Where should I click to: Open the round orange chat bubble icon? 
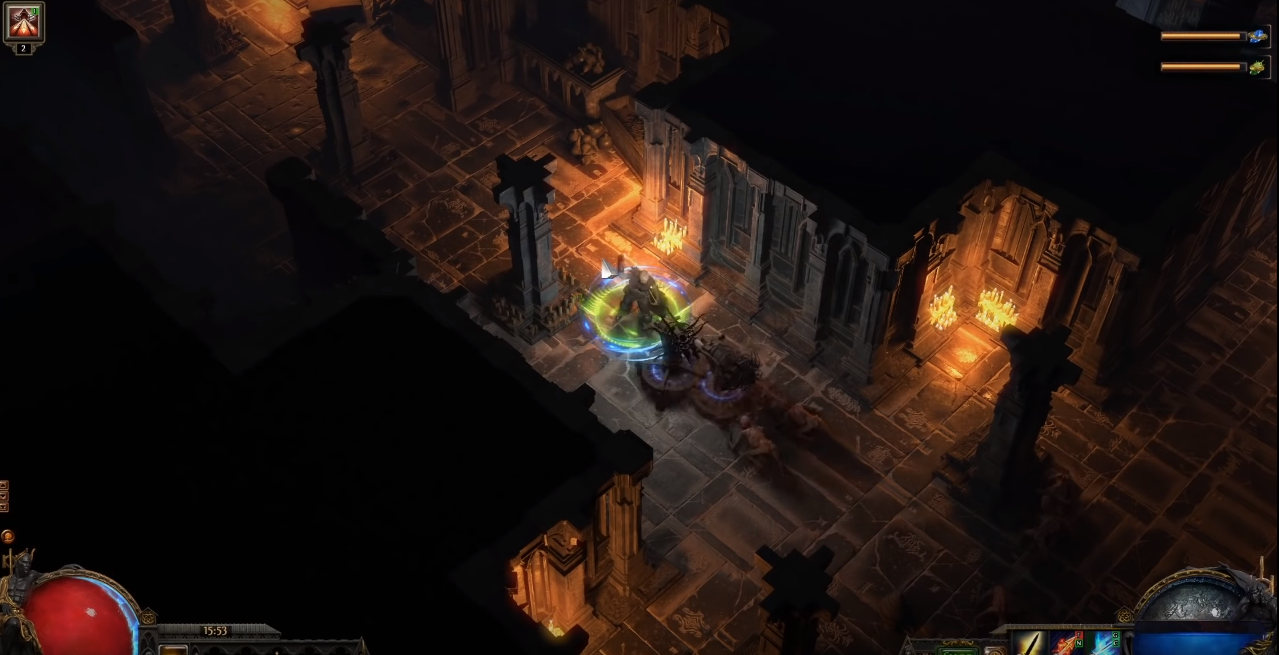(x=8, y=536)
